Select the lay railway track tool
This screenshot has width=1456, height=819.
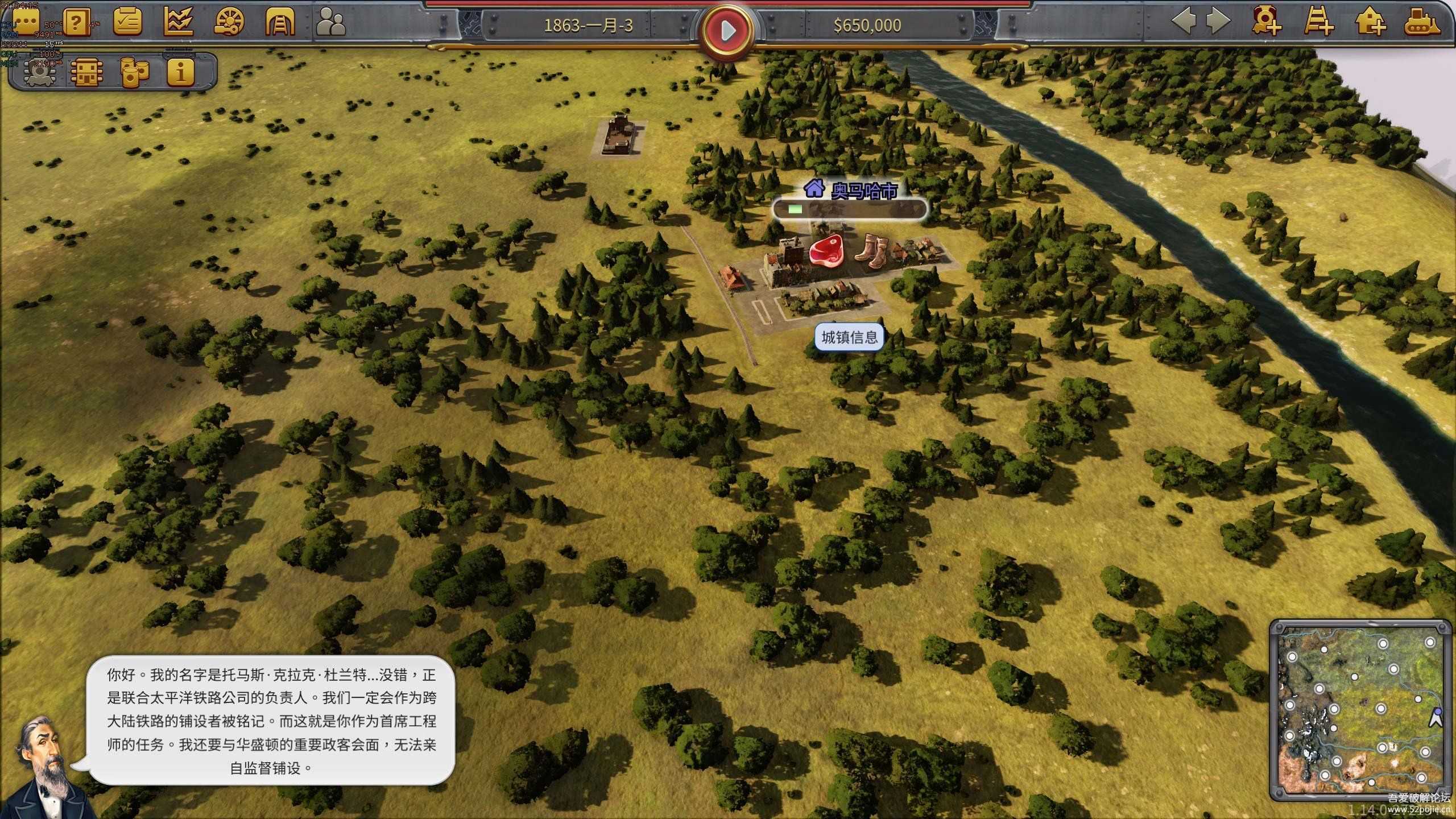[1318, 22]
